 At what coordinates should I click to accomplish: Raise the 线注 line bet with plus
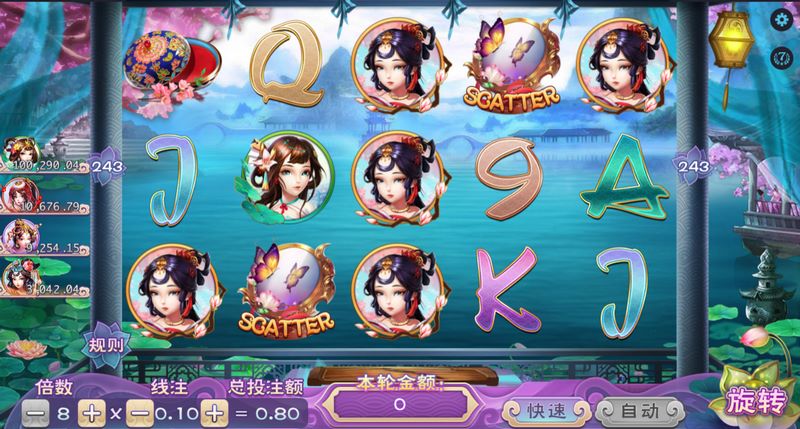(x=212, y=411)
